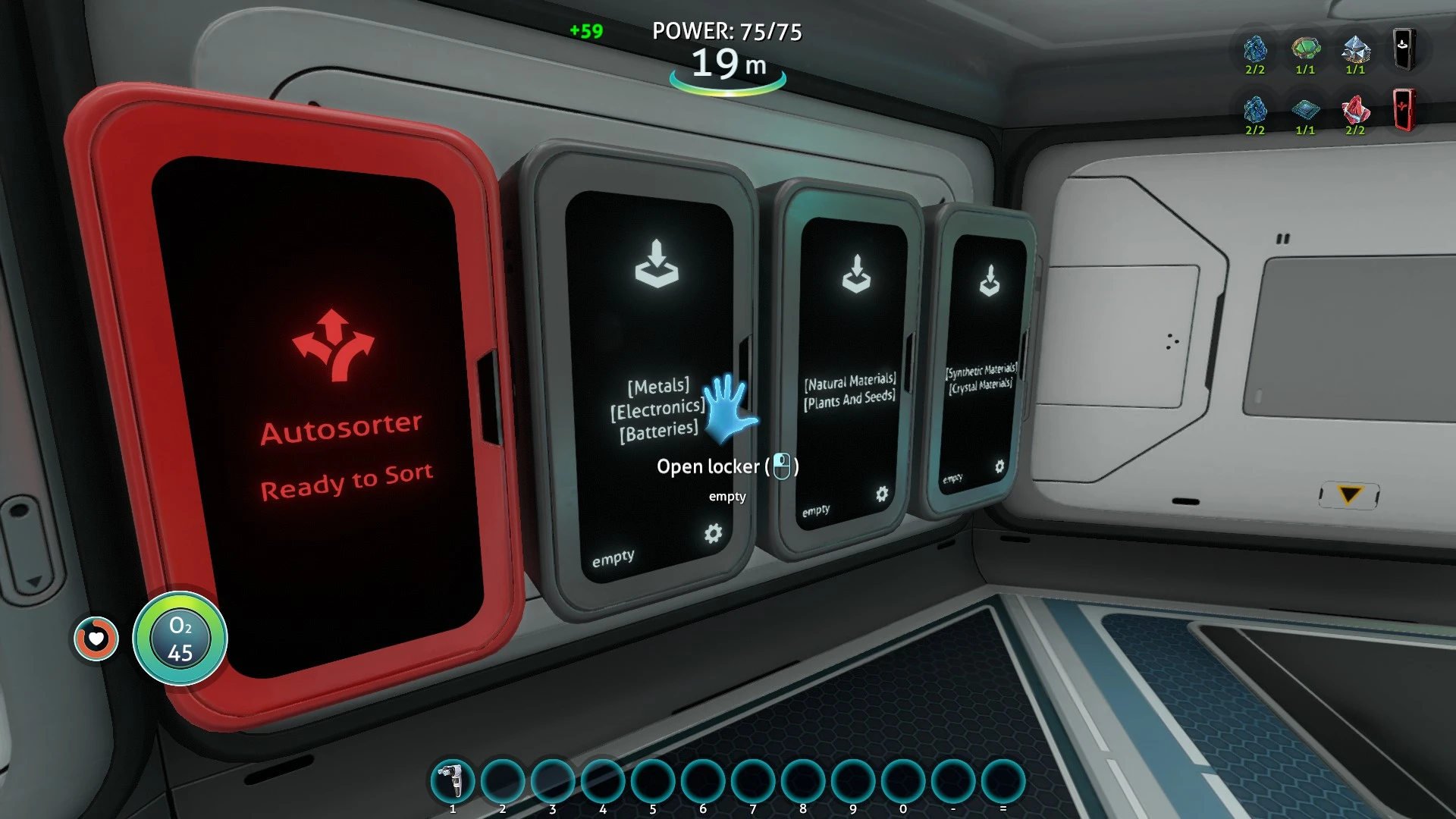Select the Habitat Builder in hotbar slot 1

[x=453, y=780]
